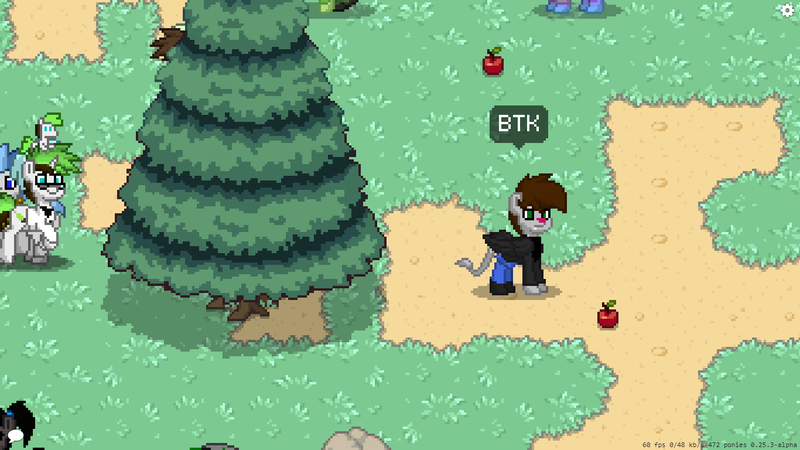Open the settings gear menu
Image resolution: width=800 pixels, height=450 pixels.
[787, 10]
